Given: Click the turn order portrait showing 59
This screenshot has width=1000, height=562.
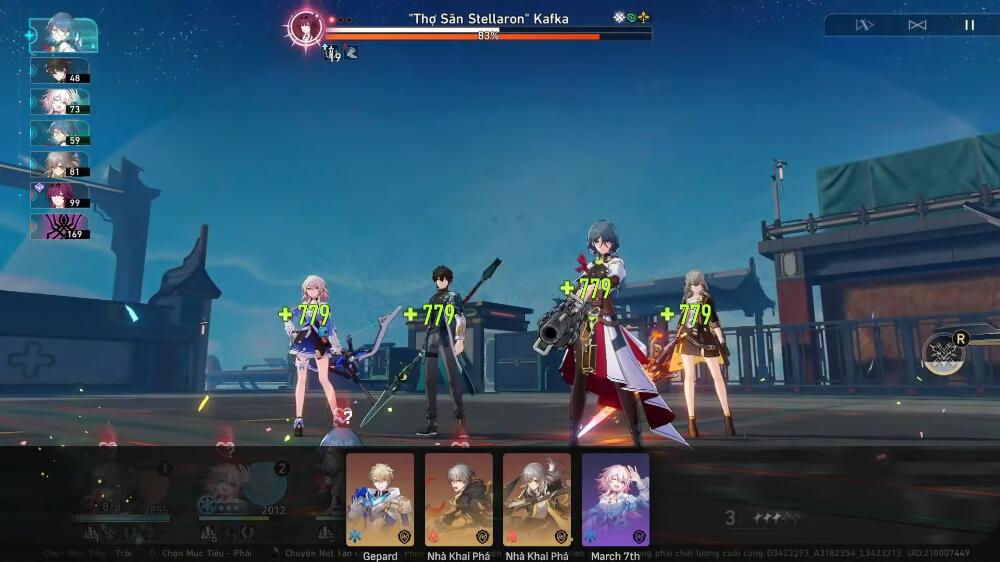Looking at the screenshot, I should point(60,133).
